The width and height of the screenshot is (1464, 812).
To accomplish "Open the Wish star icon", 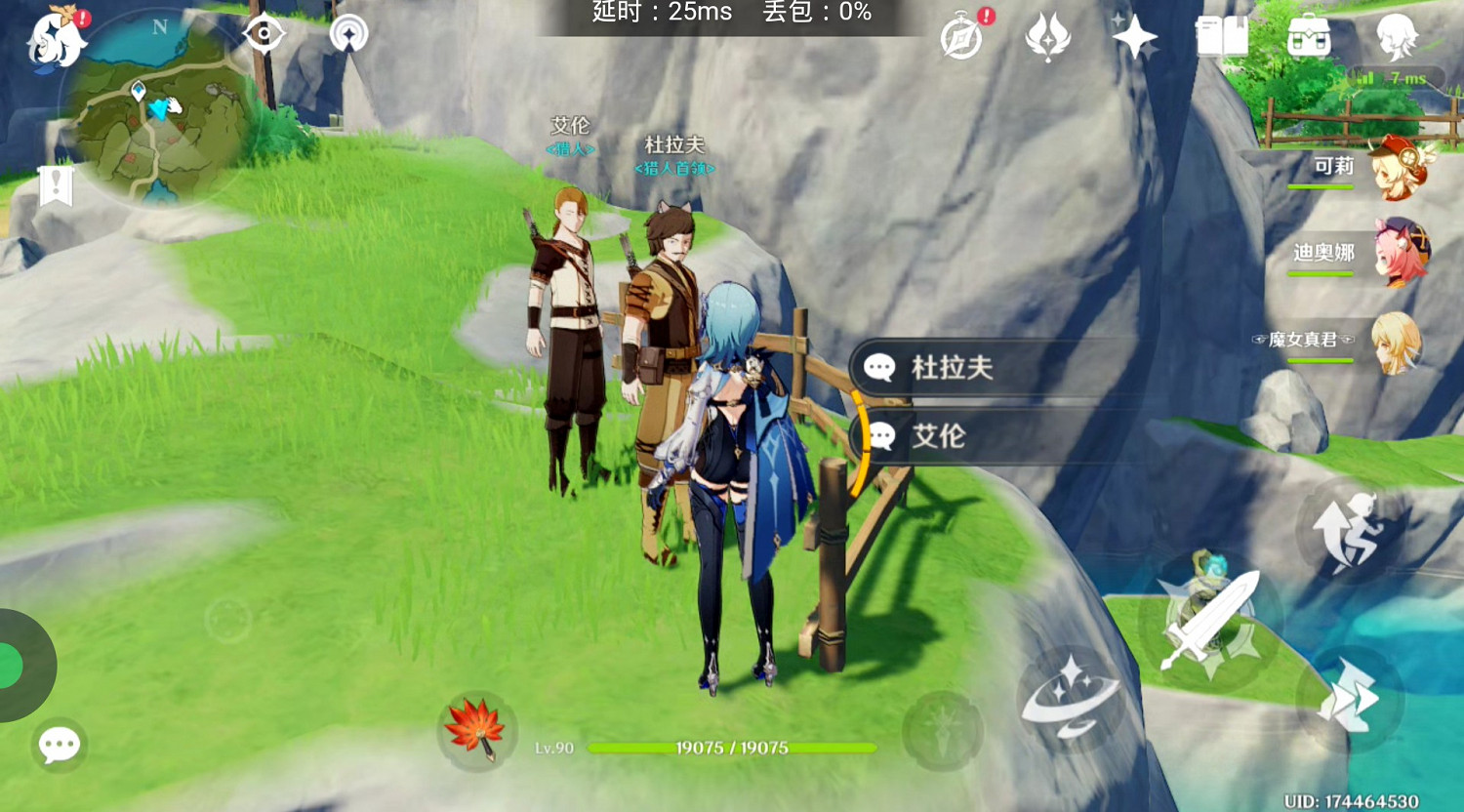I will (1134, 36).
